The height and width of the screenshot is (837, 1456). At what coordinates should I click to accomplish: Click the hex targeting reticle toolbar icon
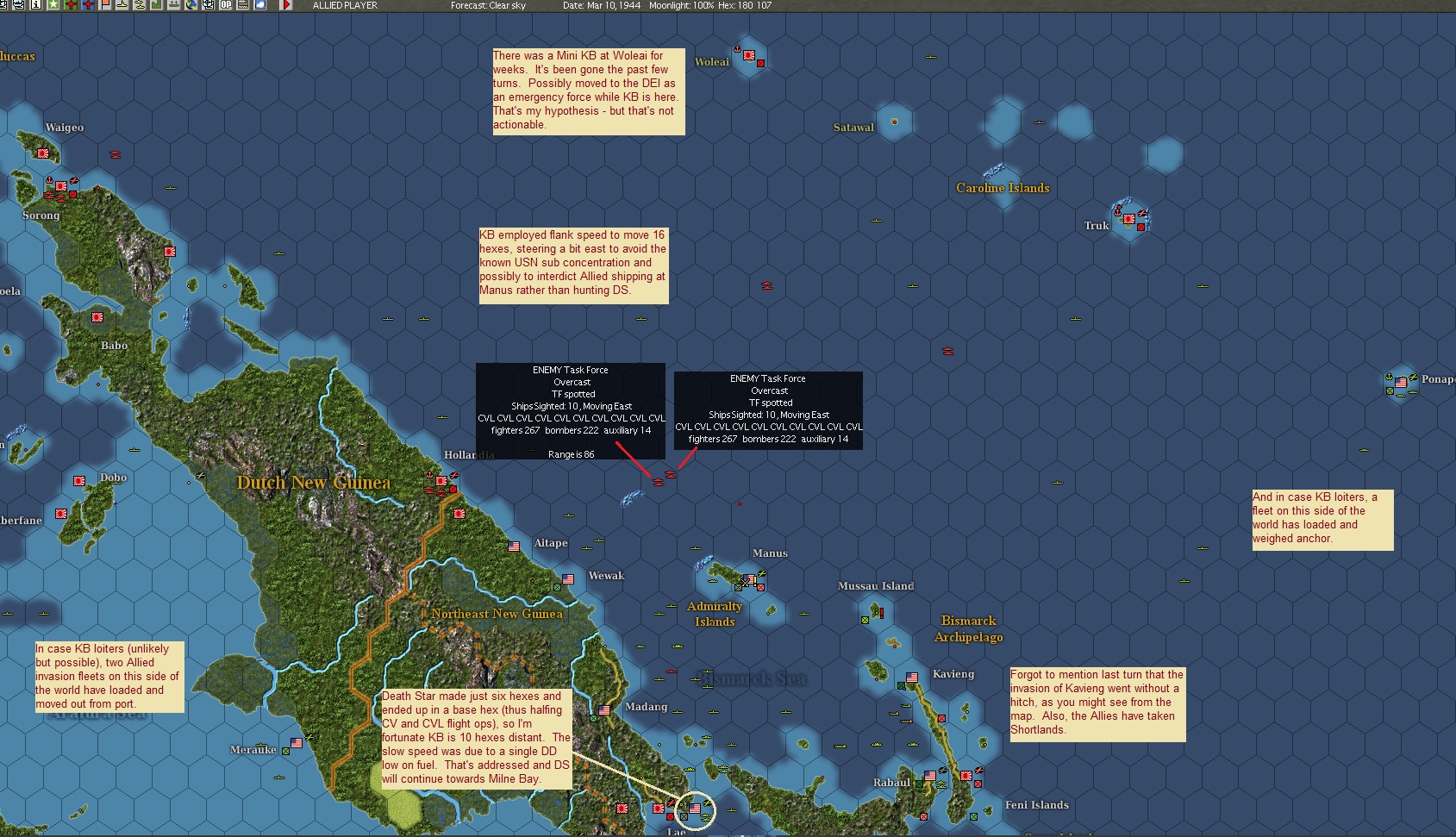point(209,6)
